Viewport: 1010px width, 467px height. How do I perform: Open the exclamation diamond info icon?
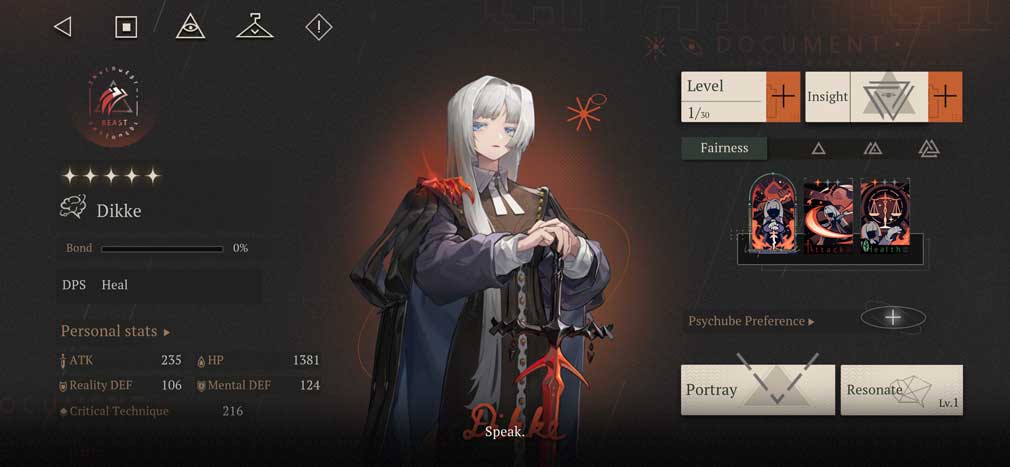318,27
